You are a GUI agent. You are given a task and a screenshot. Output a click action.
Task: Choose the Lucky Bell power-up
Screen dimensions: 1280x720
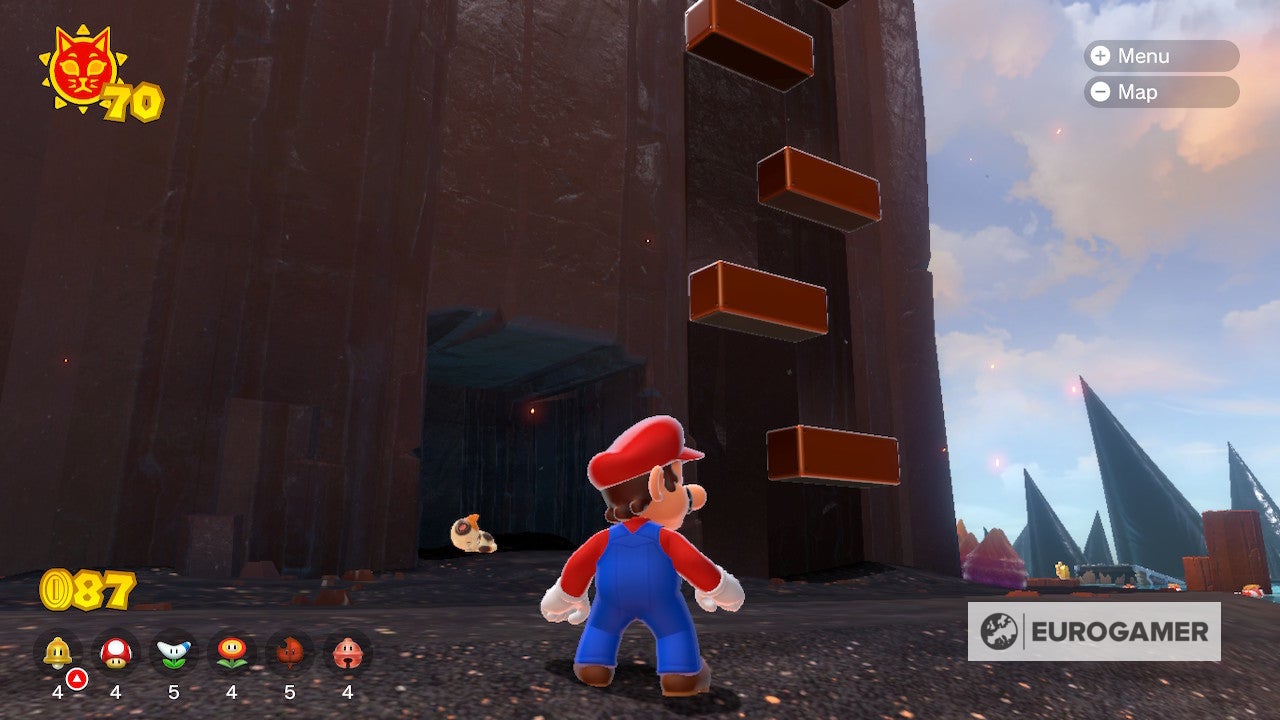click(x=347, y=653)
